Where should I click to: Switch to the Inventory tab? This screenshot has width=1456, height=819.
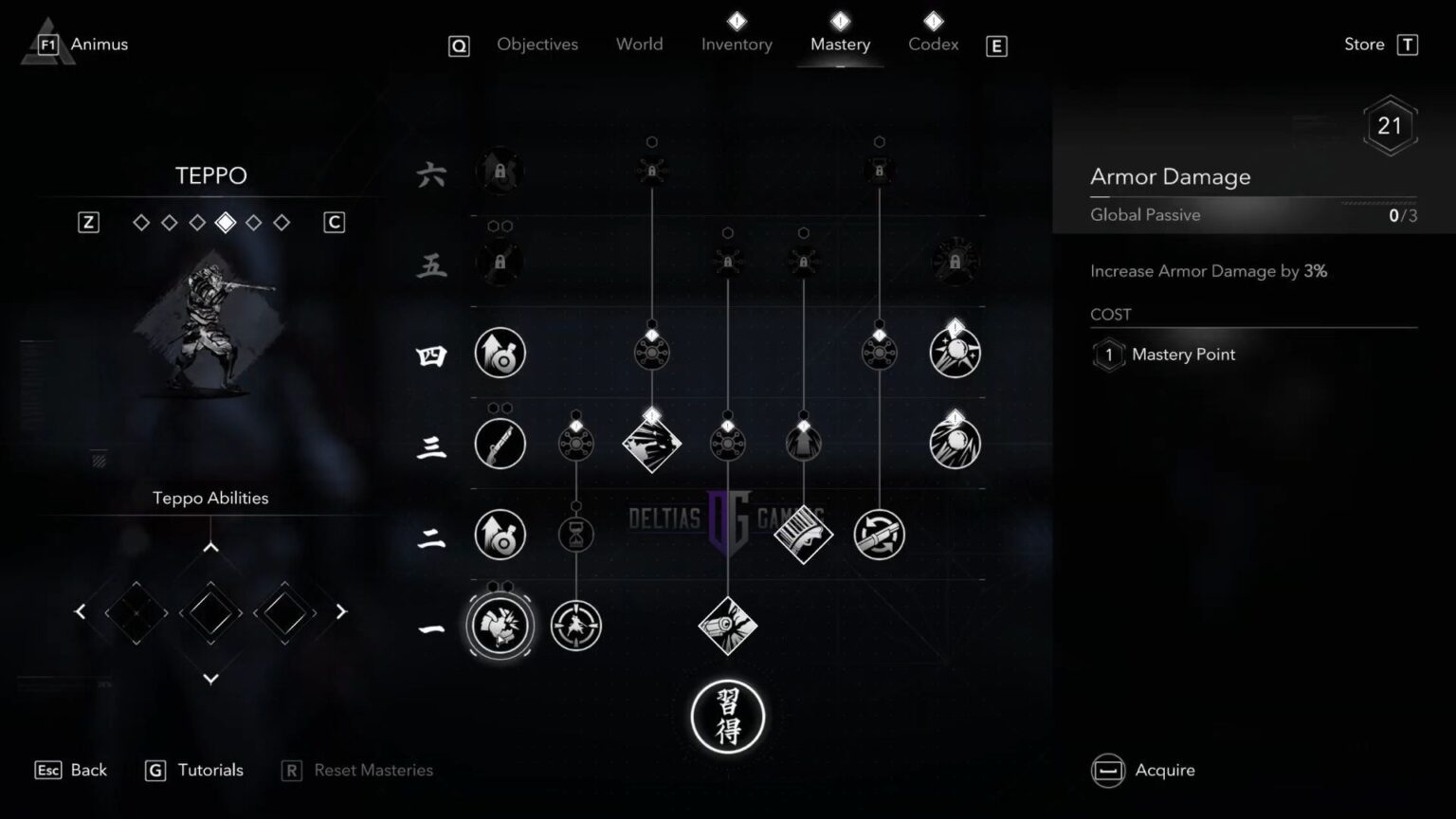pos(737,44)
